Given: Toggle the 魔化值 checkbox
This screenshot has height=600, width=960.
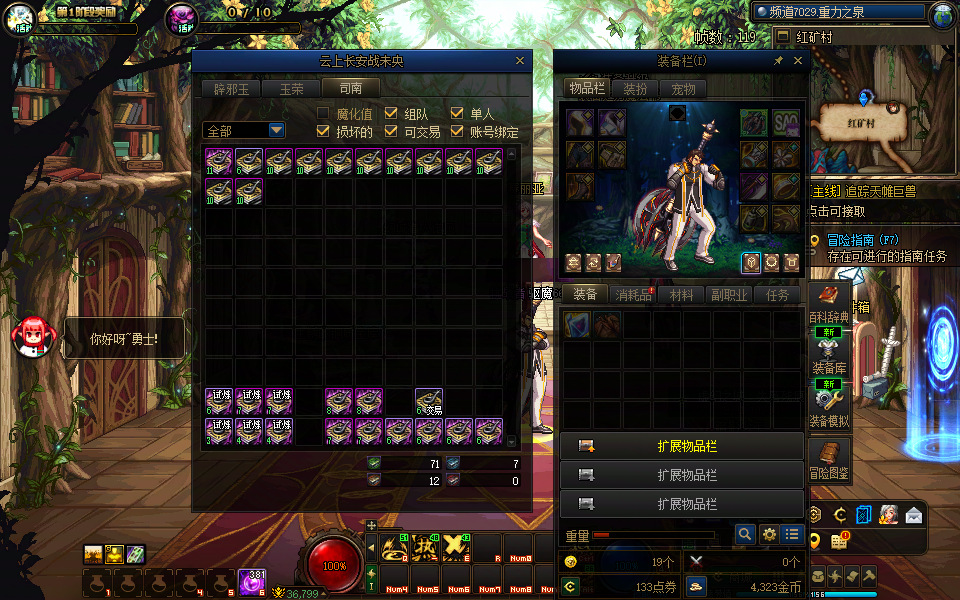Looking at the screenshot, I should pos(323,114).
